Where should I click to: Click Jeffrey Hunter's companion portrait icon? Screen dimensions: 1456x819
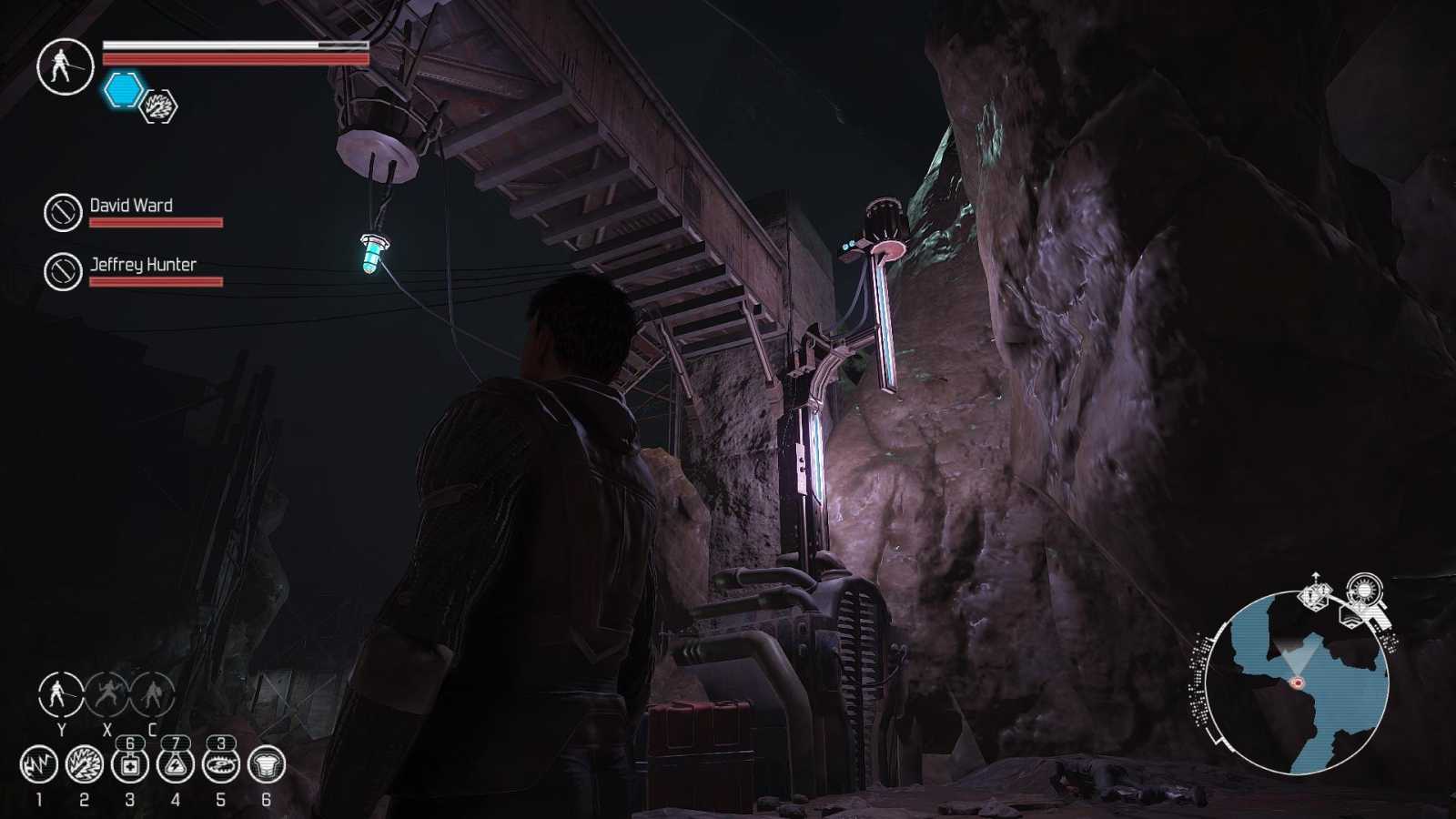63,271
